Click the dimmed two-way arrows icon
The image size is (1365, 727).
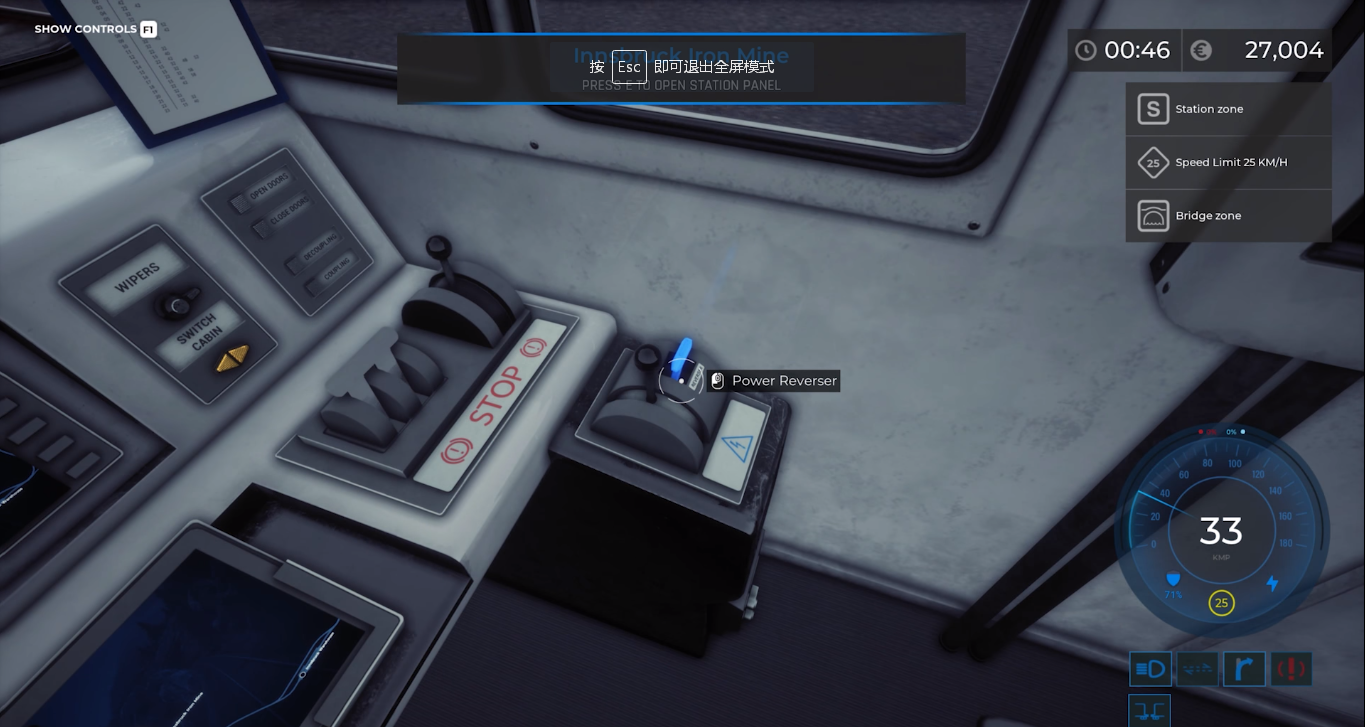1197,669
